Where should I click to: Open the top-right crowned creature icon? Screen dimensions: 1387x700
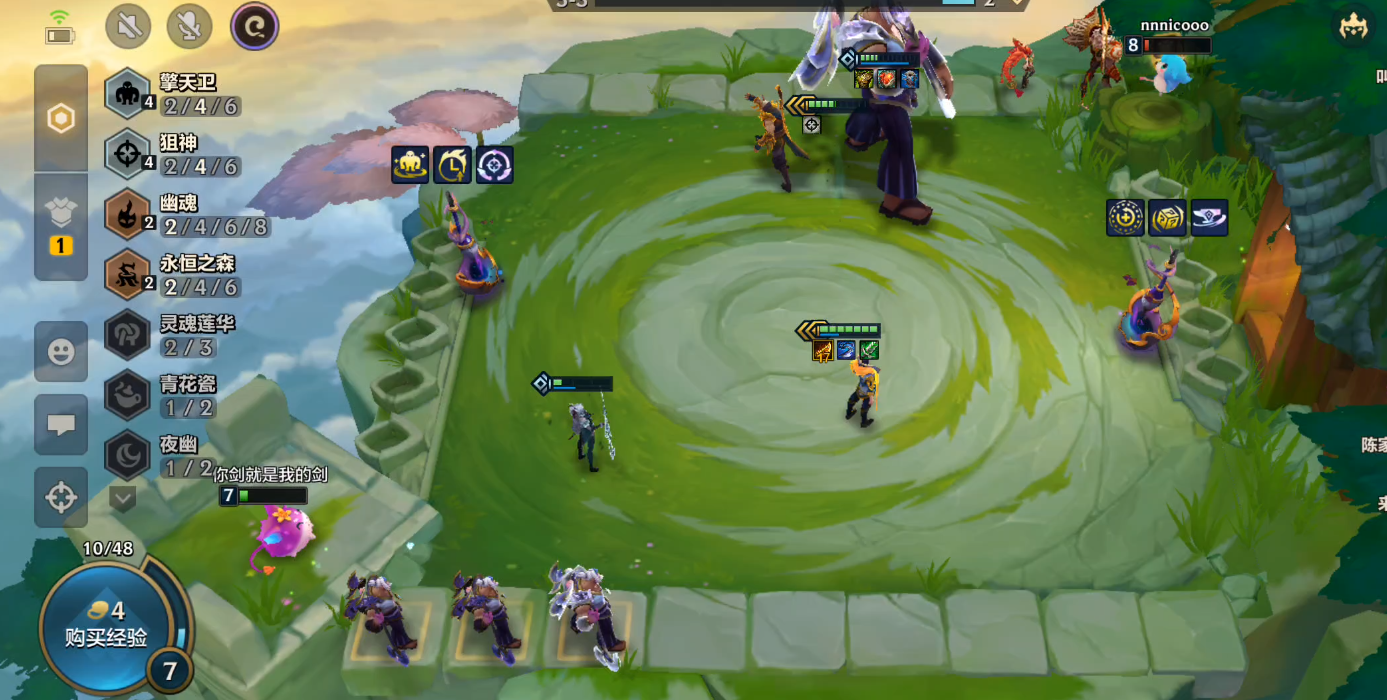1353,27
